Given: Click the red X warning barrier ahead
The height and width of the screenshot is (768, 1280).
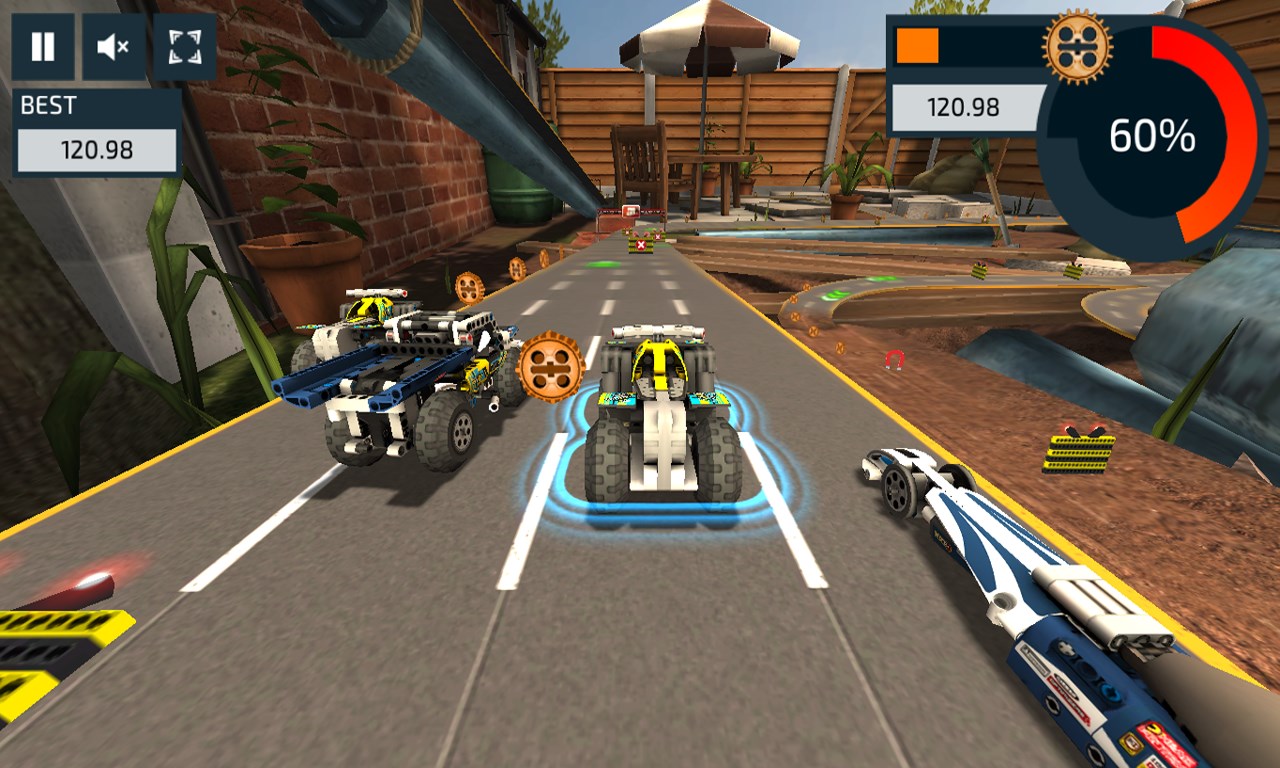Looking at the screenshot, I should click(x=640, y=244).
